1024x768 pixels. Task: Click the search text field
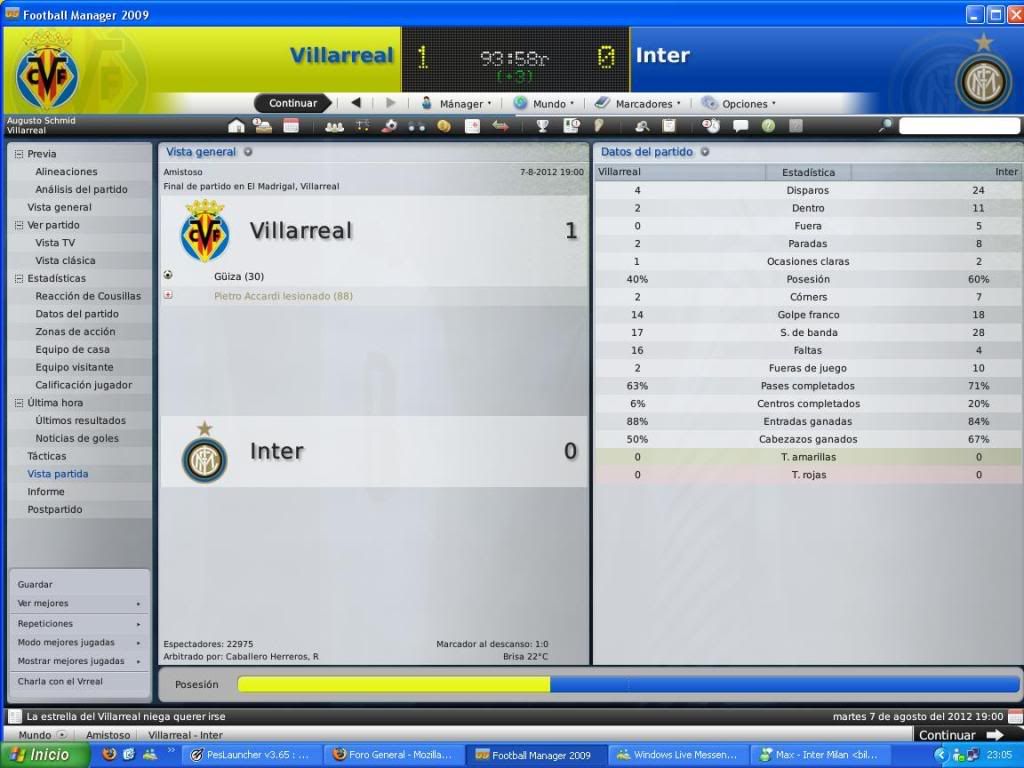tap(957, 126)
